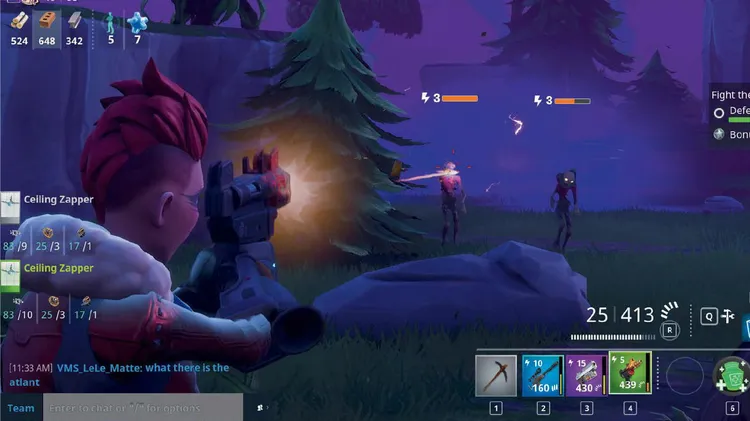Screen dimensions: 750x421
Task: Use the green gadget jar icon
Action: (x=733, y=379)
